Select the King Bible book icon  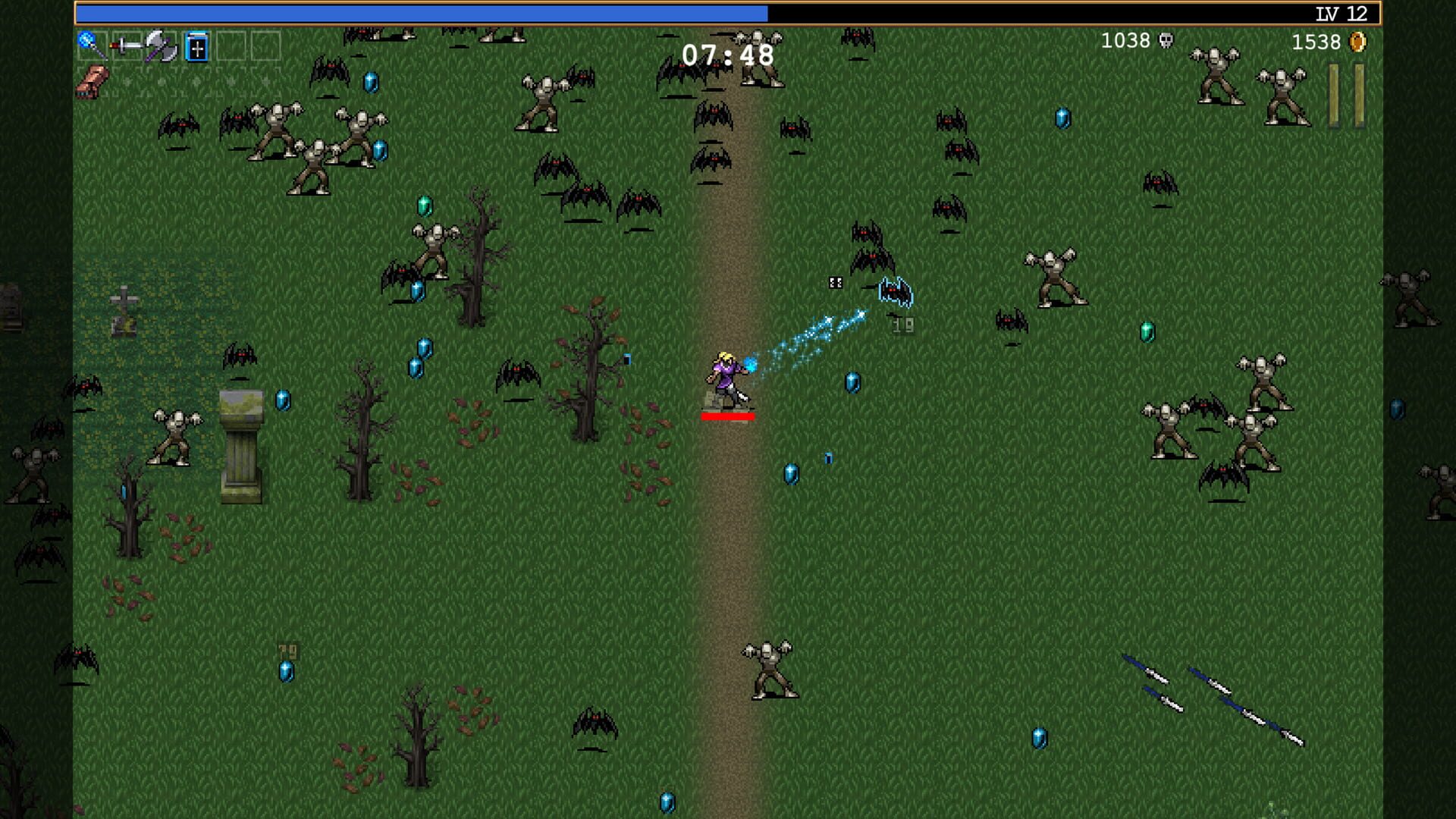point(196,48)
